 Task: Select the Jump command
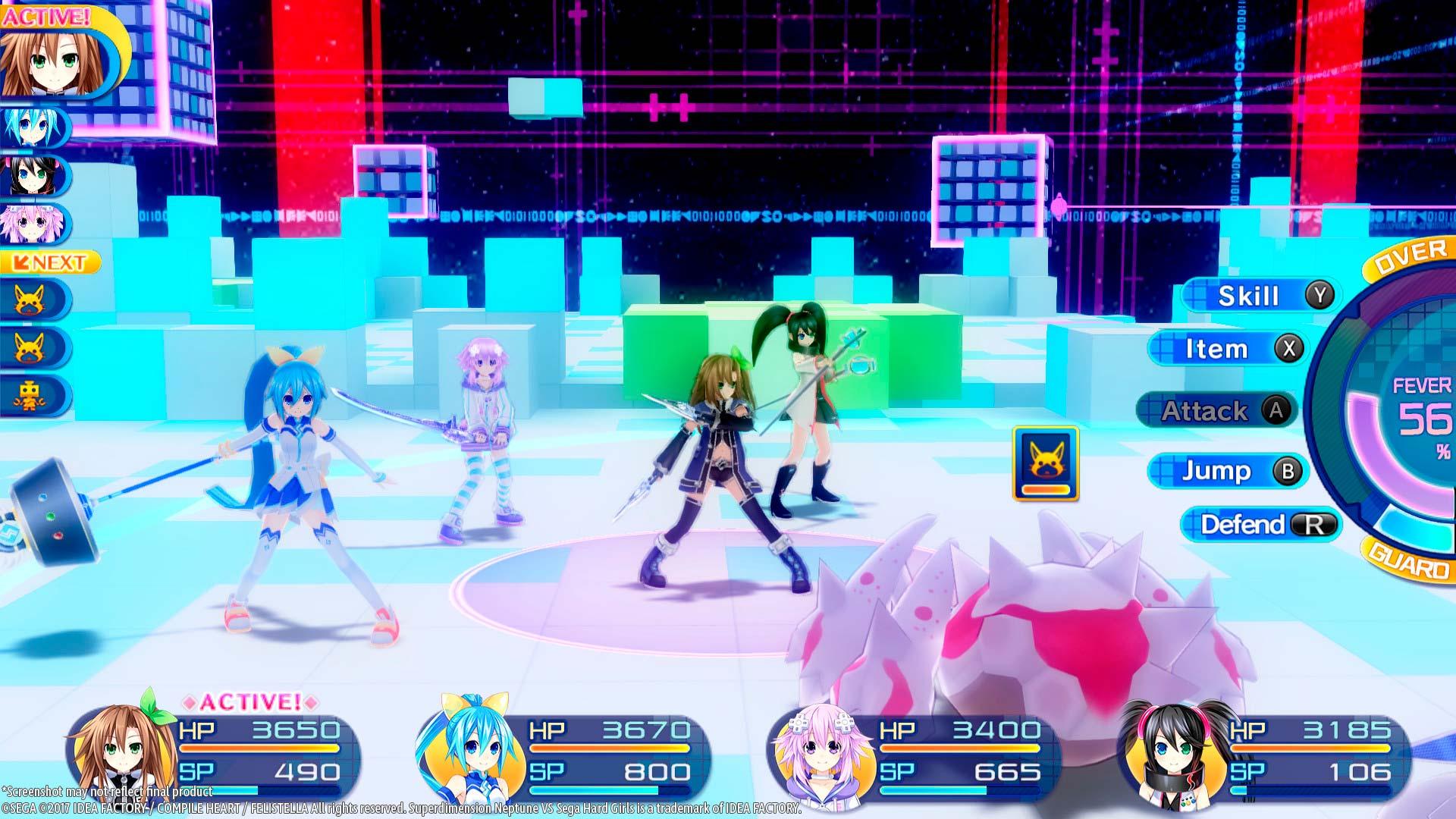1227,471
